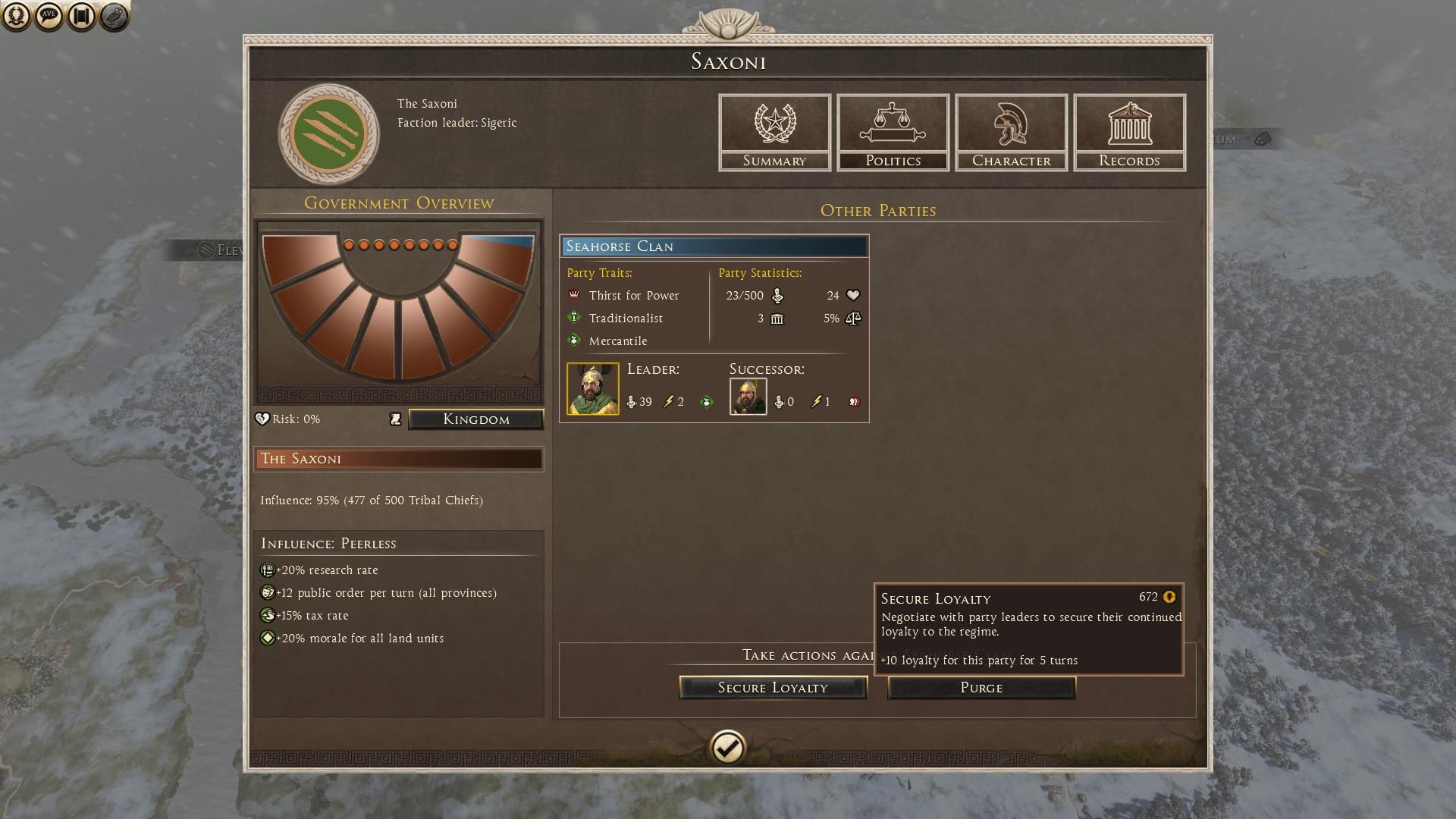Confirm with the checkmark button
Image resolution: width=1456 pixels, height=819 pixels.
coord(727,748)
